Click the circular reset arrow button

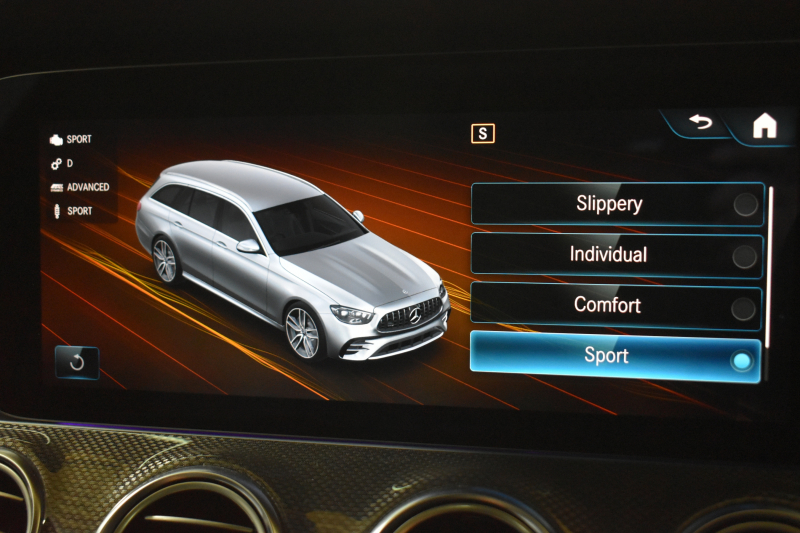[x=77, y=362]
